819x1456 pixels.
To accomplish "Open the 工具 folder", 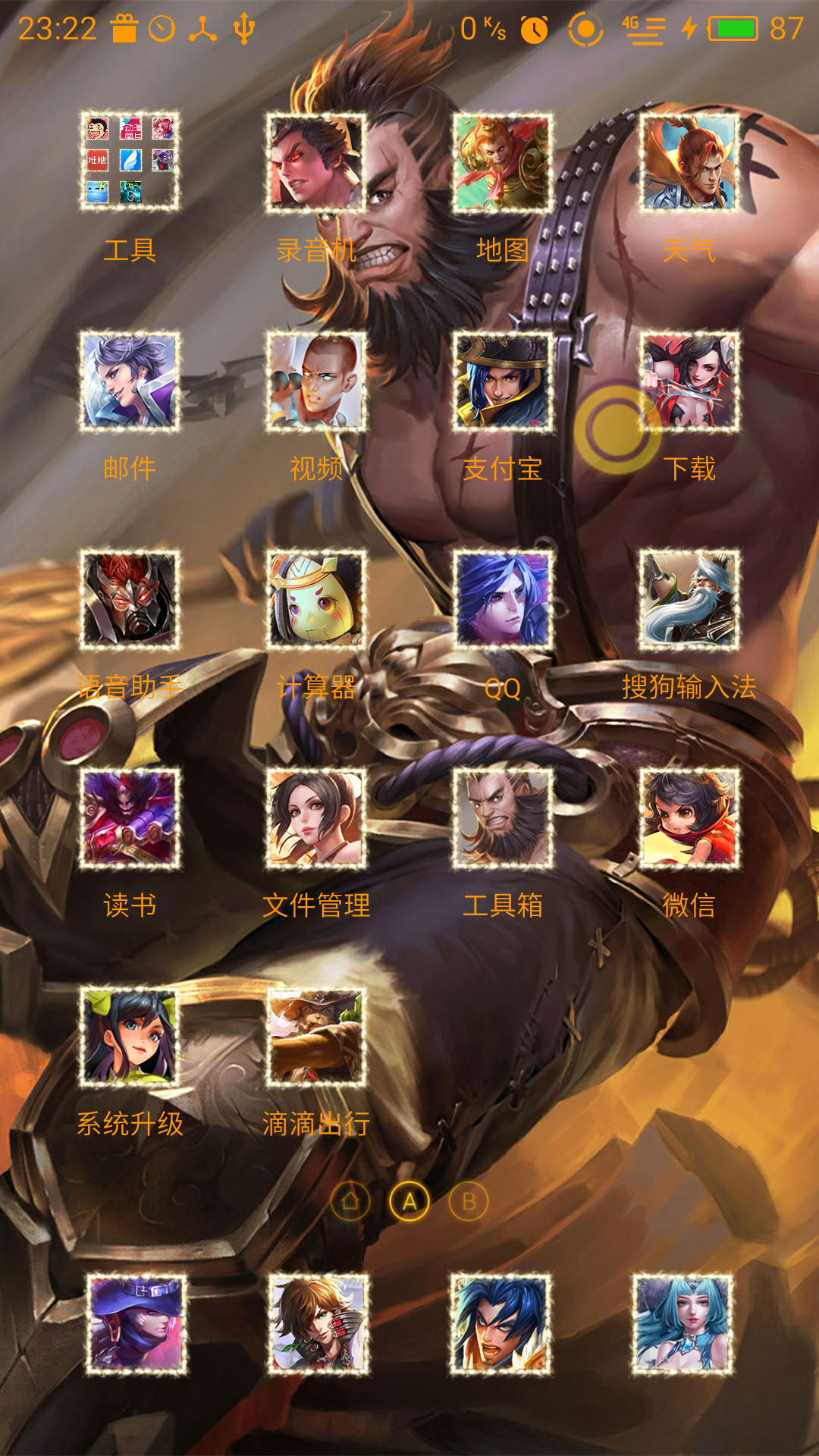I will coord(130,161).
